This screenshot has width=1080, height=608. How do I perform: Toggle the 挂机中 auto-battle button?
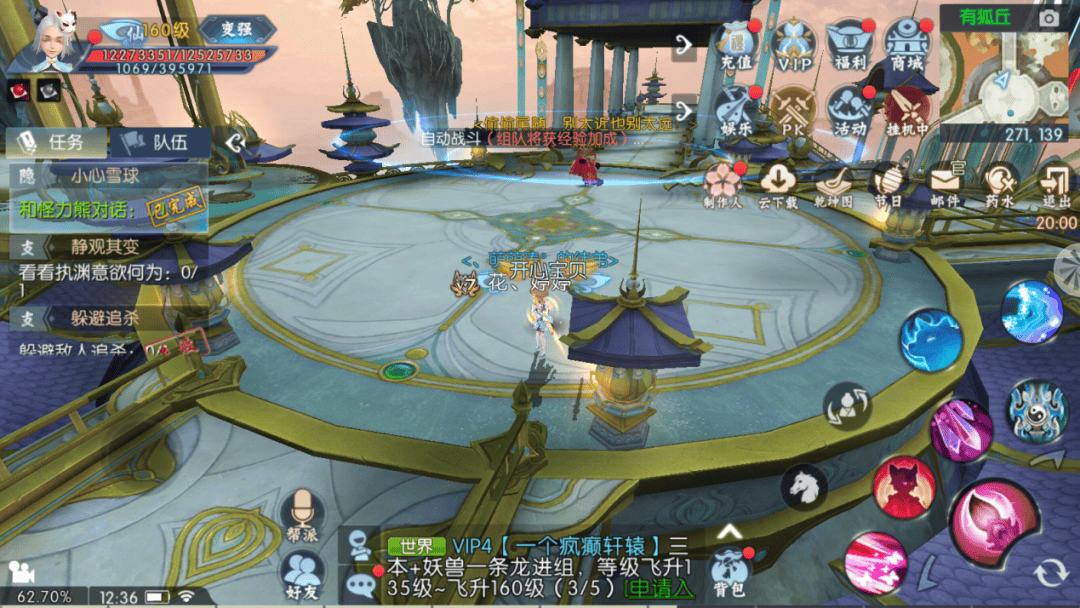click(908, 110)
